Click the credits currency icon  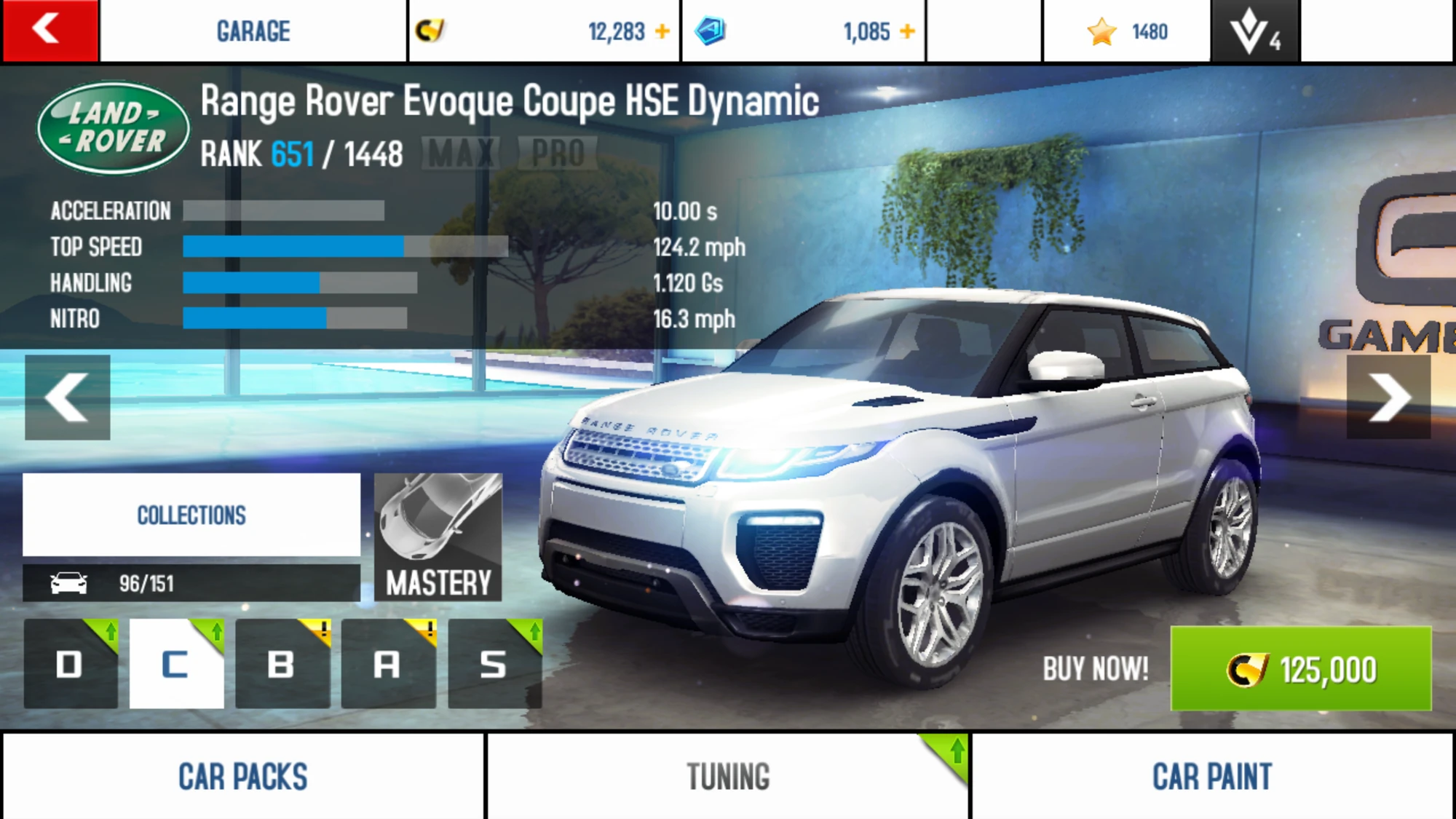(x=430, y=31)
